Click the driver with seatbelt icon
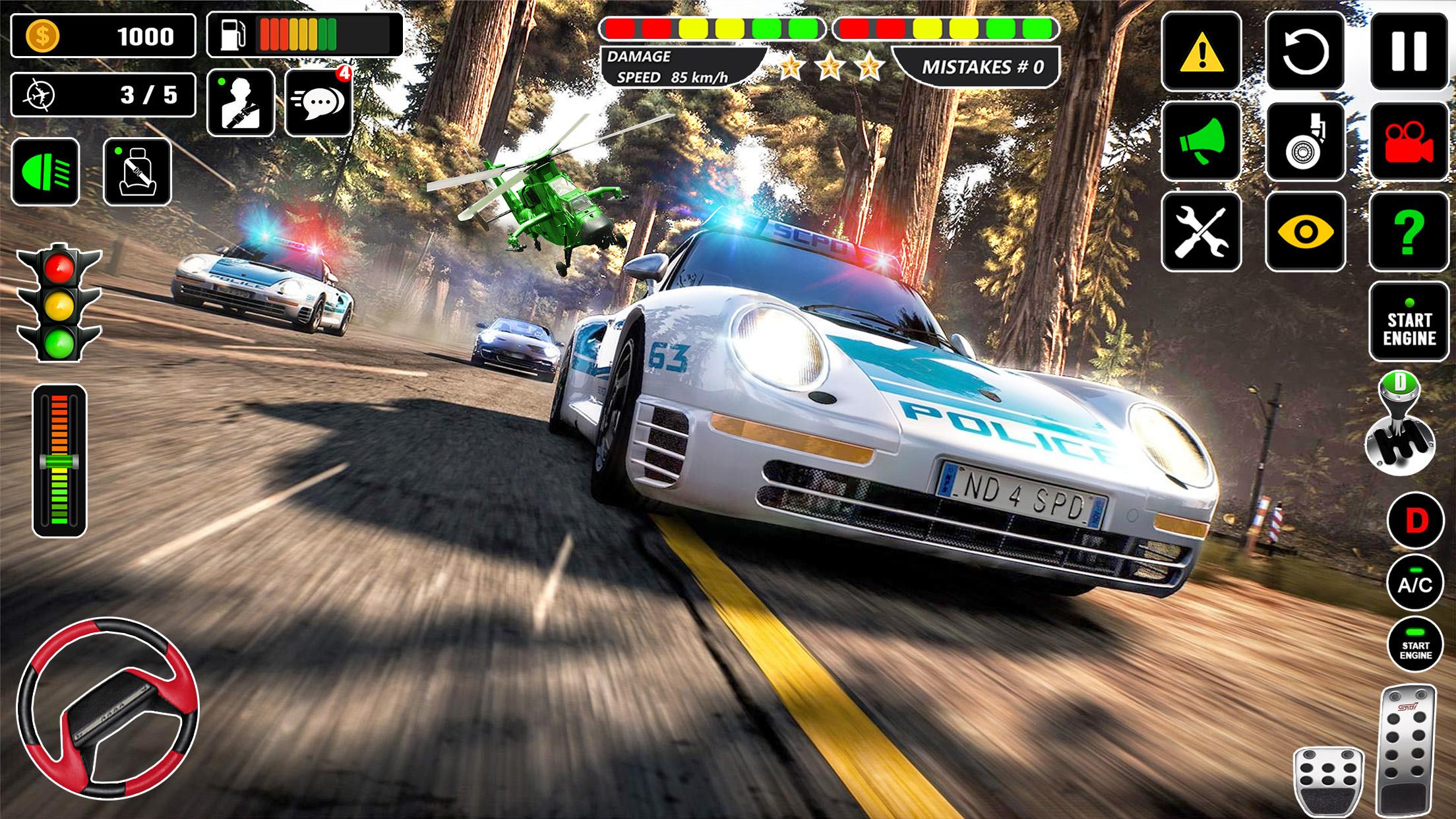1456x819 pixels. pos(241,103)
